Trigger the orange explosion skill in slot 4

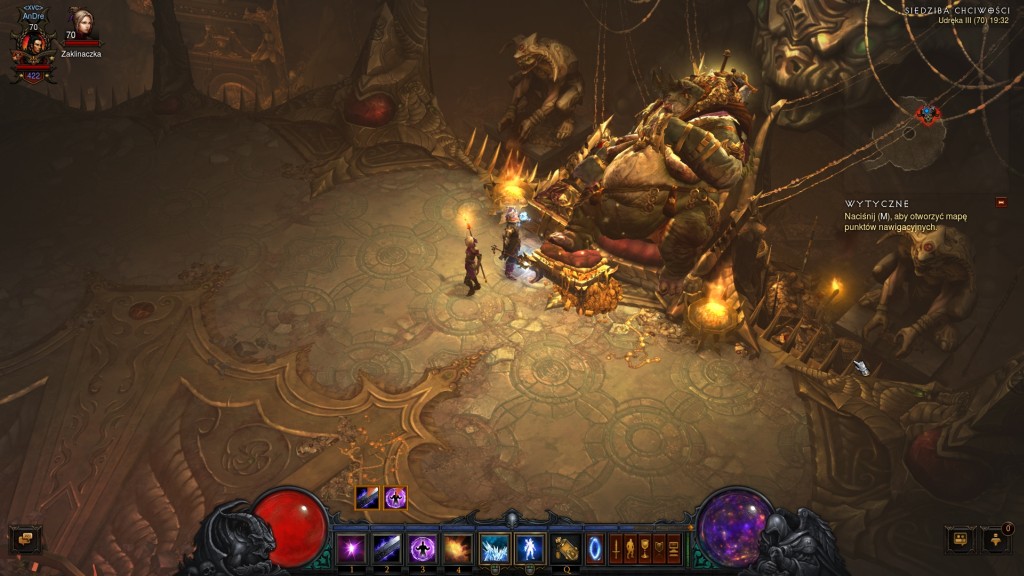pos(458,548)
